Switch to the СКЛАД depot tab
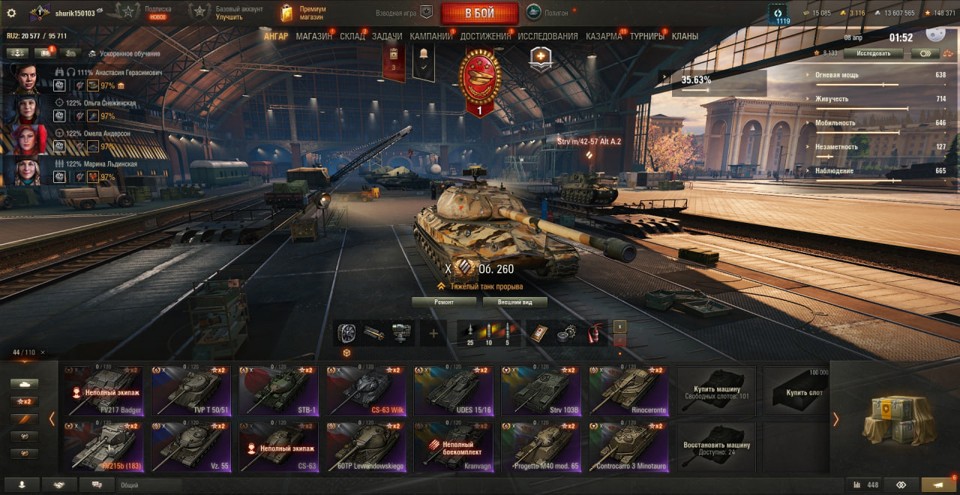This screenshot has width=960, height=495. pos(352,36)
